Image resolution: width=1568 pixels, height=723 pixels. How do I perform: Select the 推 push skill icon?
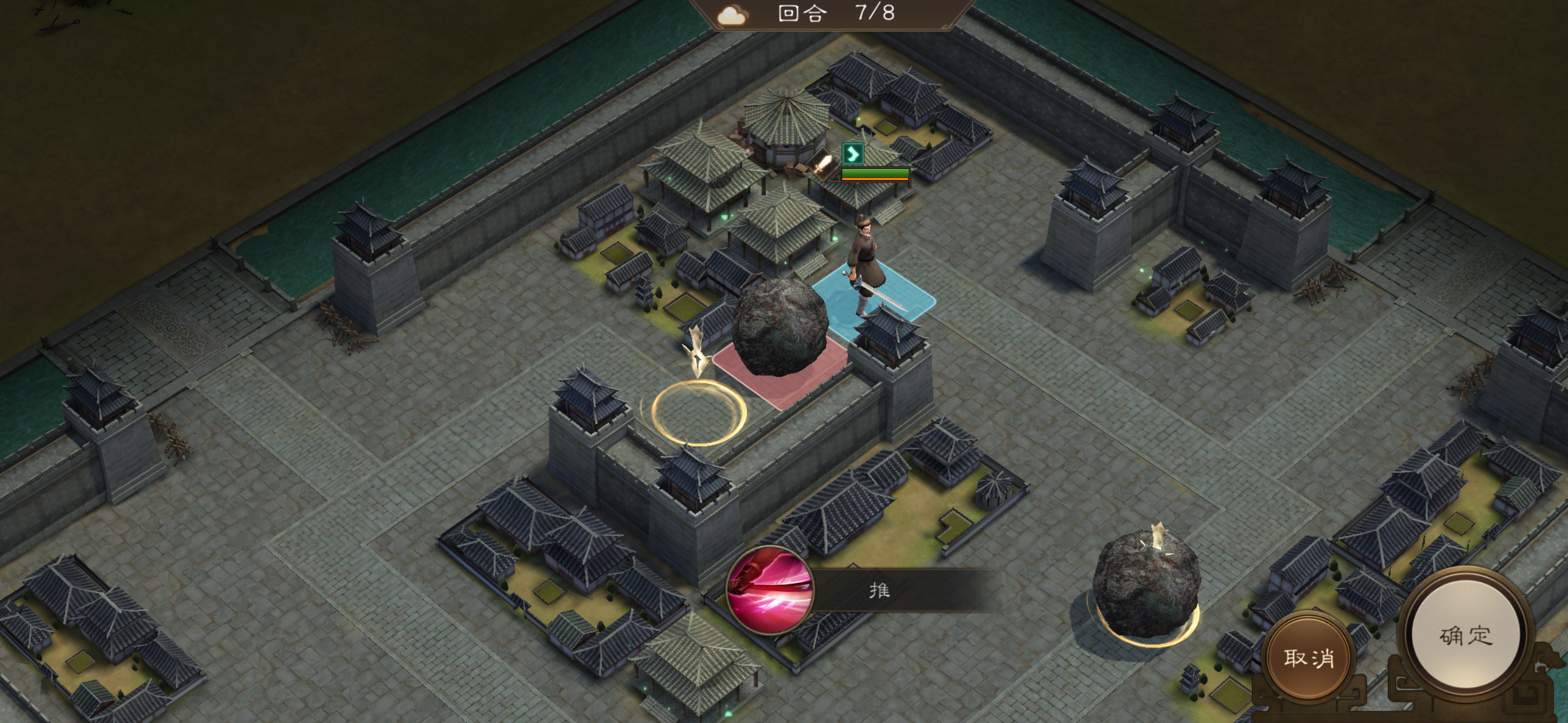(x=771, y=590)
